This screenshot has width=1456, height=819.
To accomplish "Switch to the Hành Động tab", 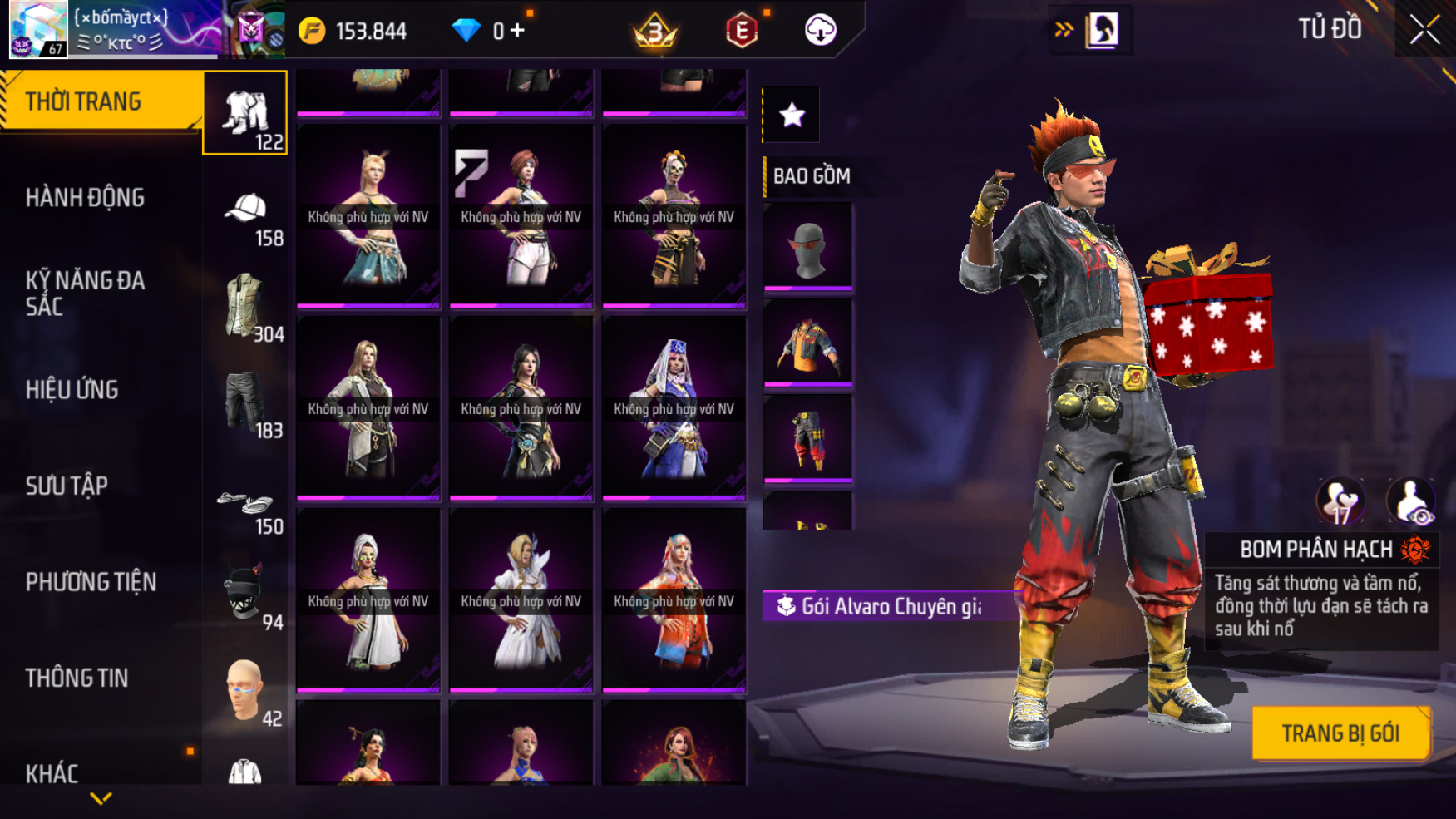I will tap(85, 198).
